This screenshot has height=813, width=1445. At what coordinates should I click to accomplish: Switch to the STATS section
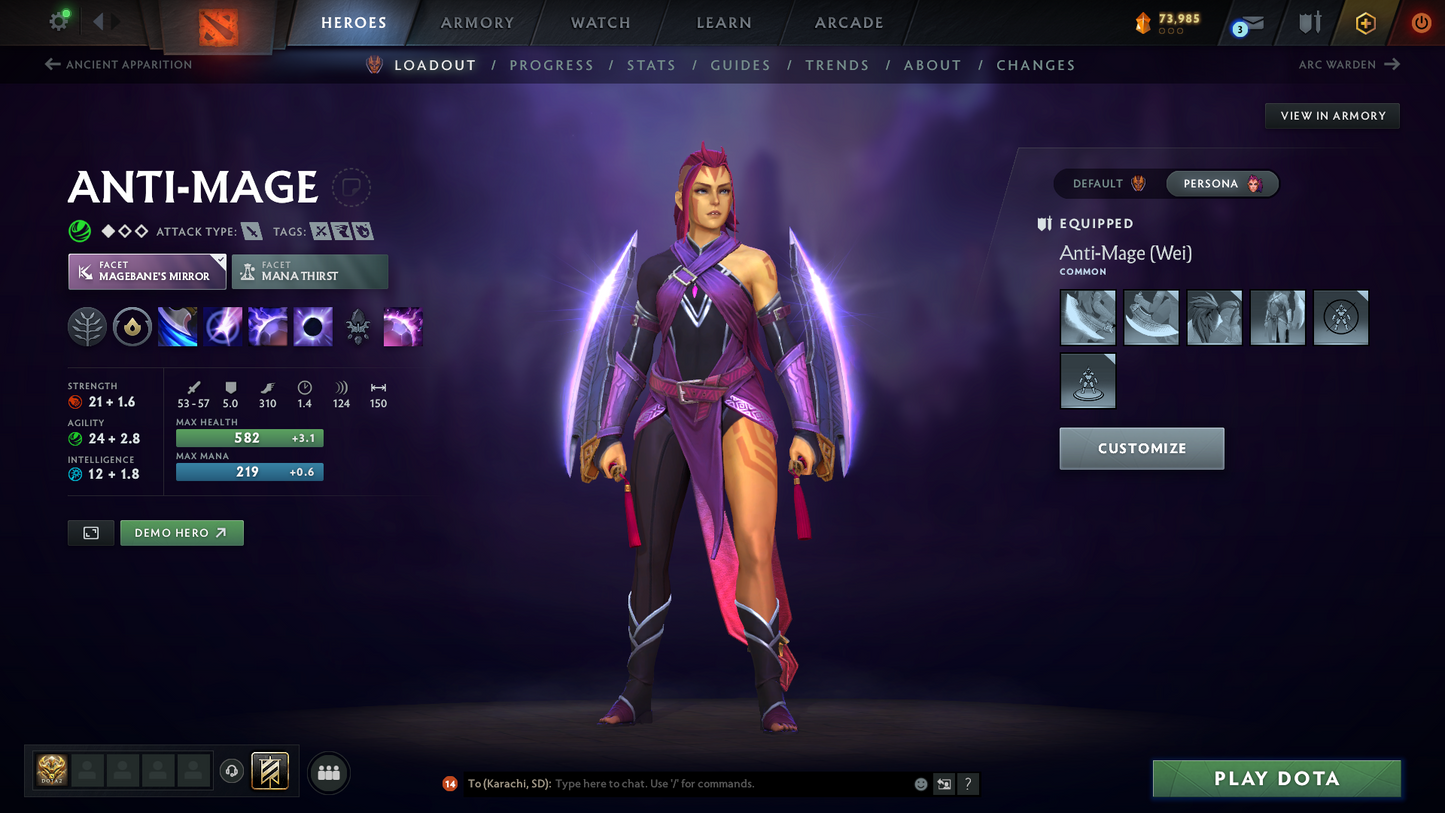651,65
